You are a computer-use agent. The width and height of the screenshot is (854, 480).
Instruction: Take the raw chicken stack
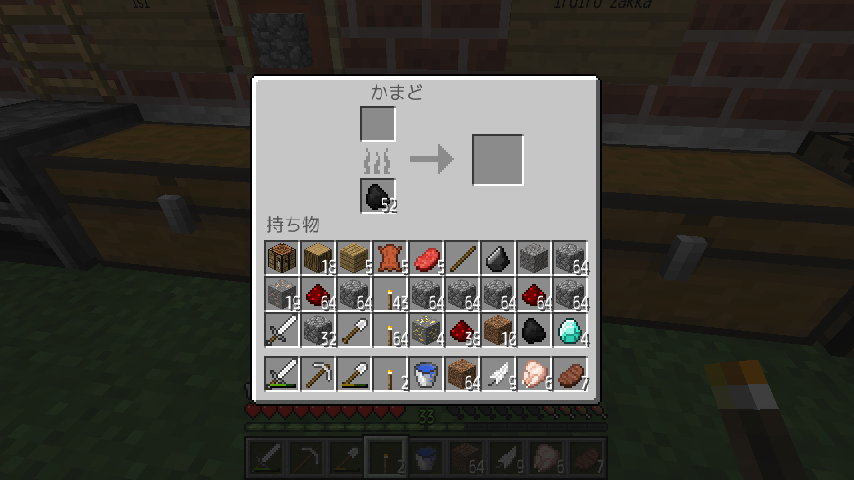[x=534, y=374]
